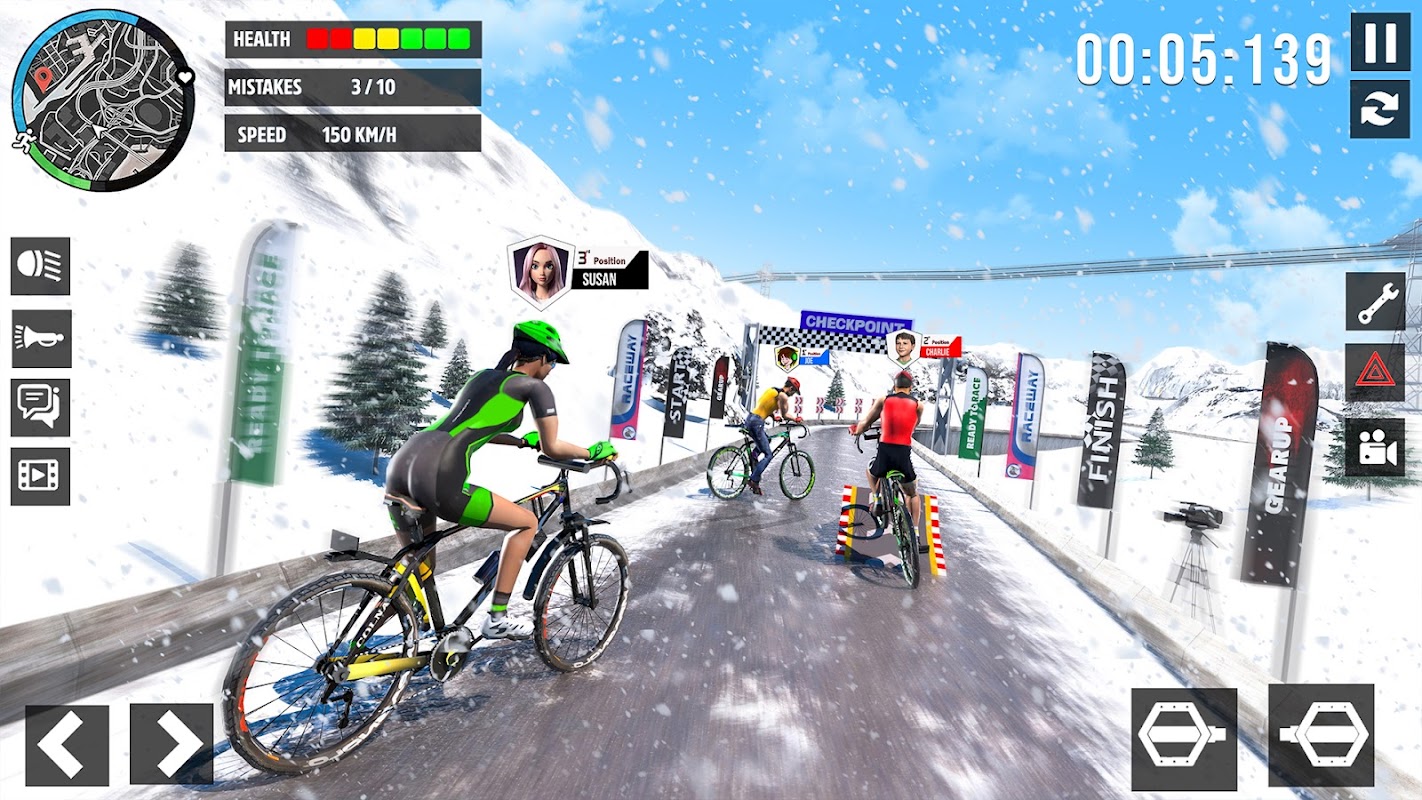Tap the left pedal button
Screen dimensions: 1422x800
click(x=1184, y=738)
